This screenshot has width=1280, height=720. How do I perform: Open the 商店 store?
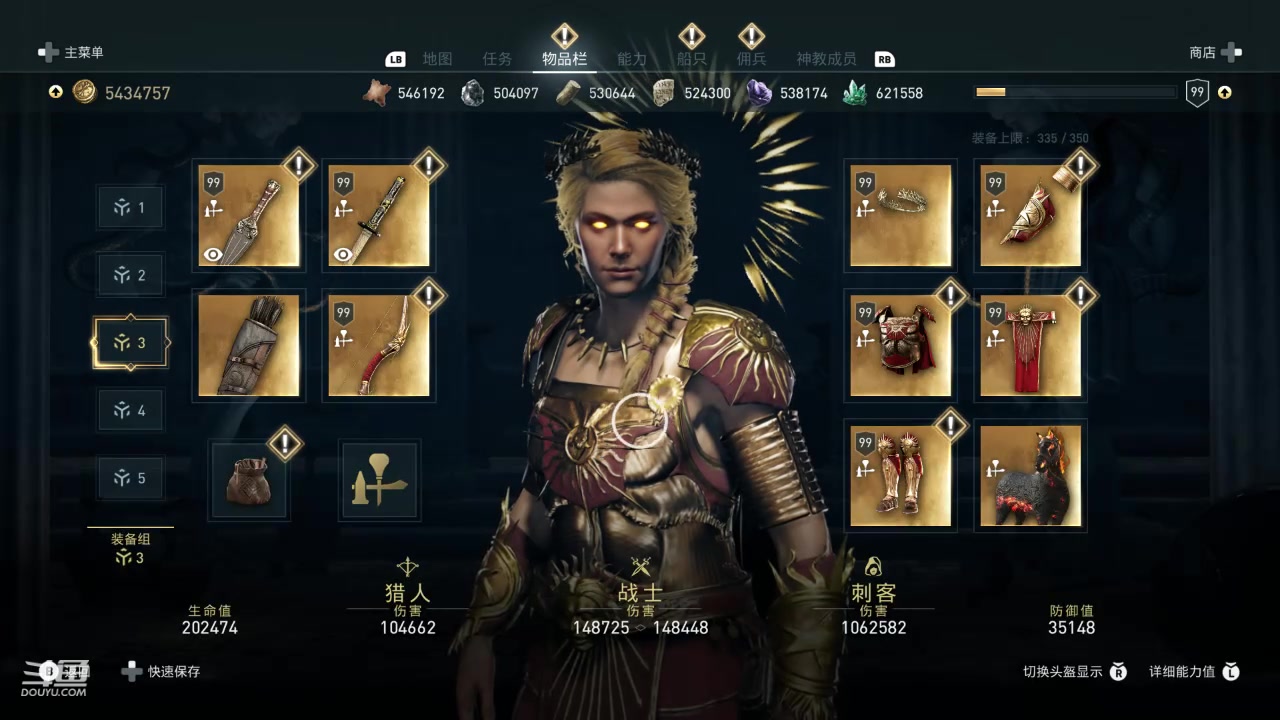(x=1214, y=52)
